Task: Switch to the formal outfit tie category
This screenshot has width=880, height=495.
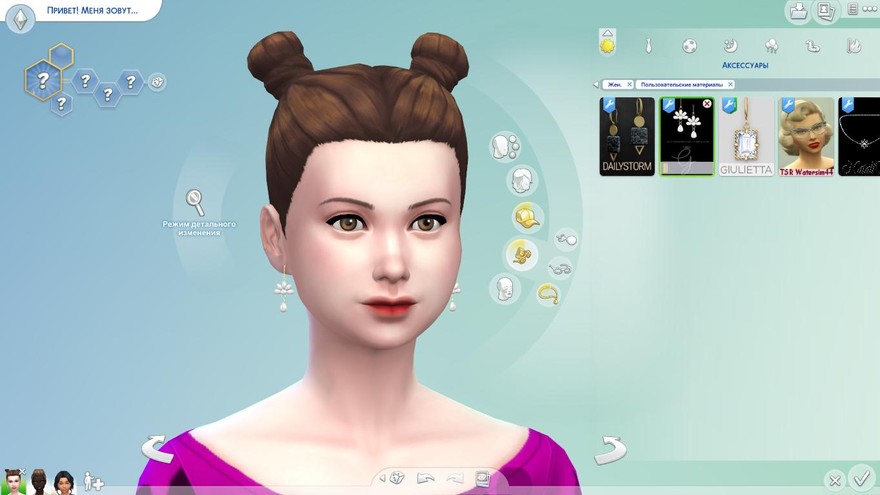Action: click(648, 46)
